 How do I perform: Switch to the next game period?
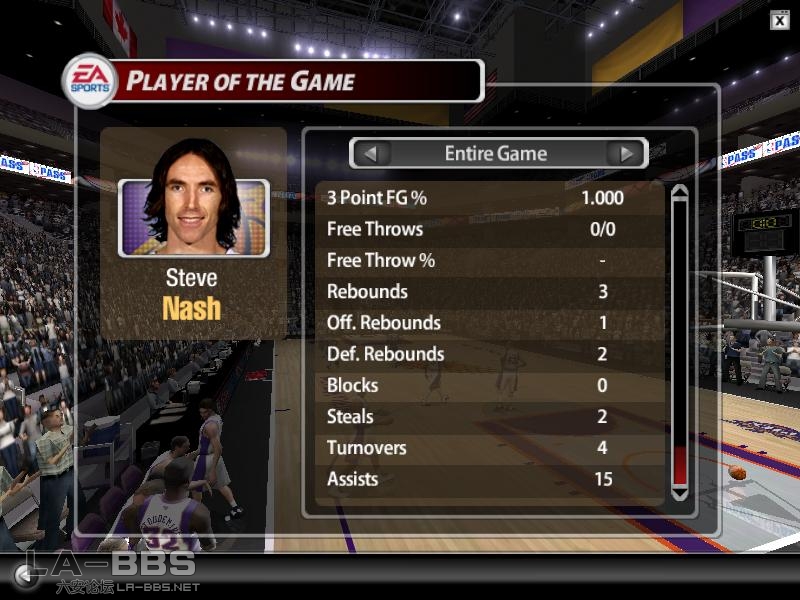coord(627,154)
